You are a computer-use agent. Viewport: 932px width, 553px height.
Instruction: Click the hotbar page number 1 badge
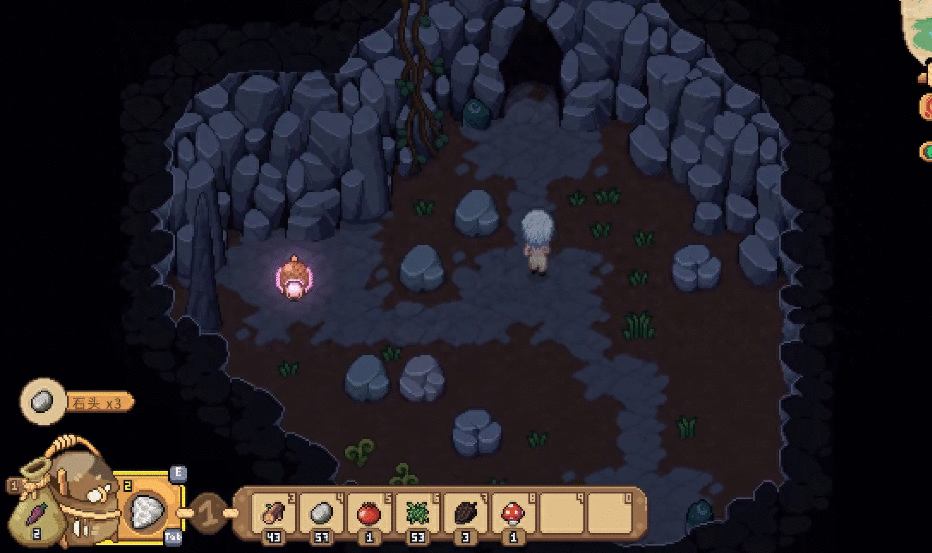click(x=208, y=512)
